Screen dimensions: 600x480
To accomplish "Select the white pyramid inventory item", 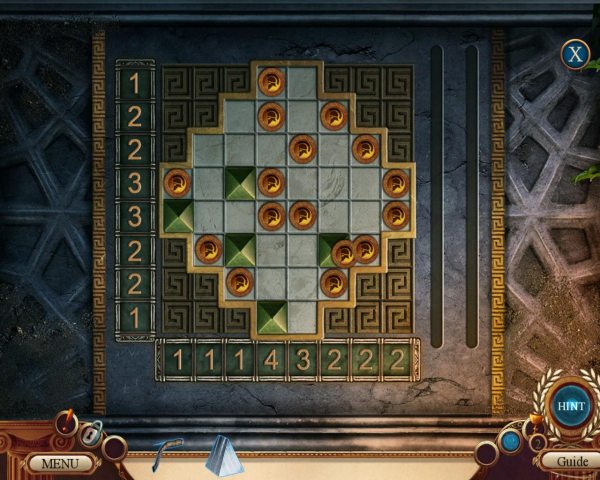I will click(224, 456).
